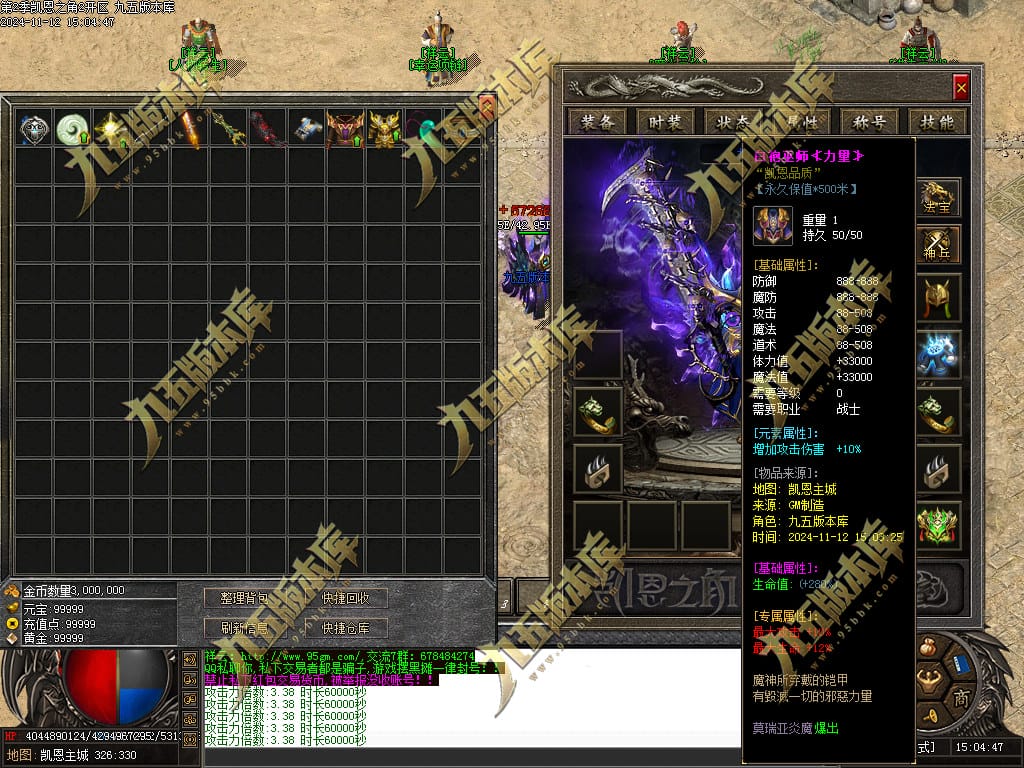The image size is (1024, 768).
Task: Select the green trident weapon in bag
Action: coord(229,129)
